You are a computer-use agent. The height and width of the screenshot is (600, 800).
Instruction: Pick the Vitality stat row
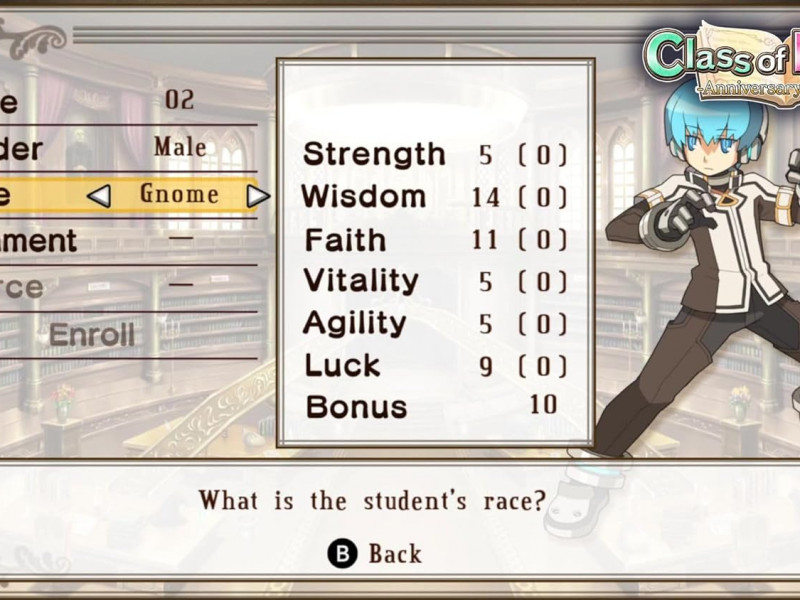coord(434,282)
